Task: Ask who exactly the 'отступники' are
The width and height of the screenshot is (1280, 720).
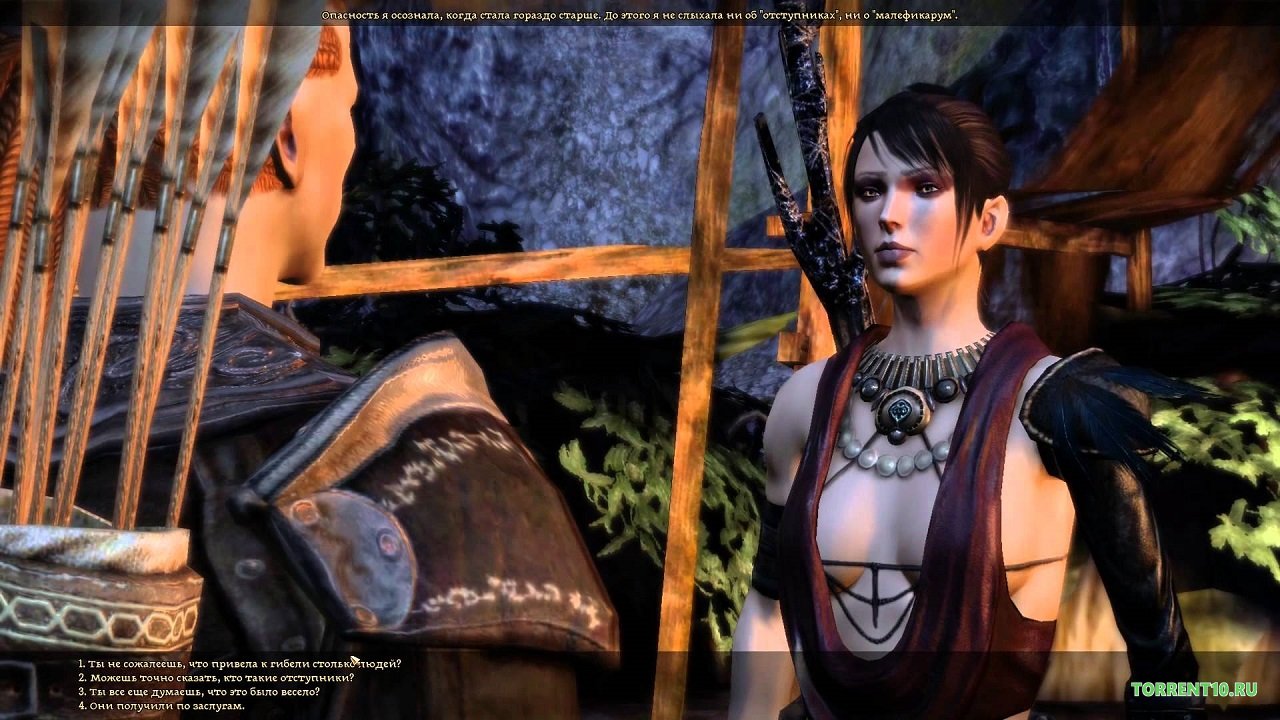Action: coord(216,678)
